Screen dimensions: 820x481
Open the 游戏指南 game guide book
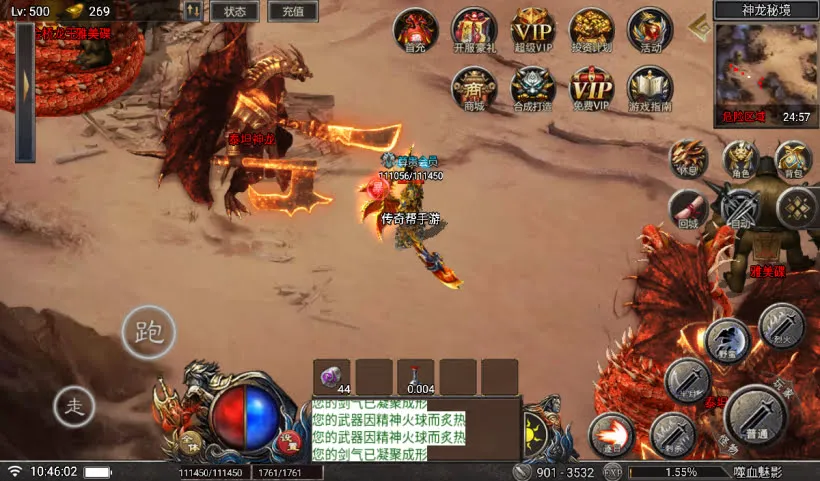coord(650,89)
